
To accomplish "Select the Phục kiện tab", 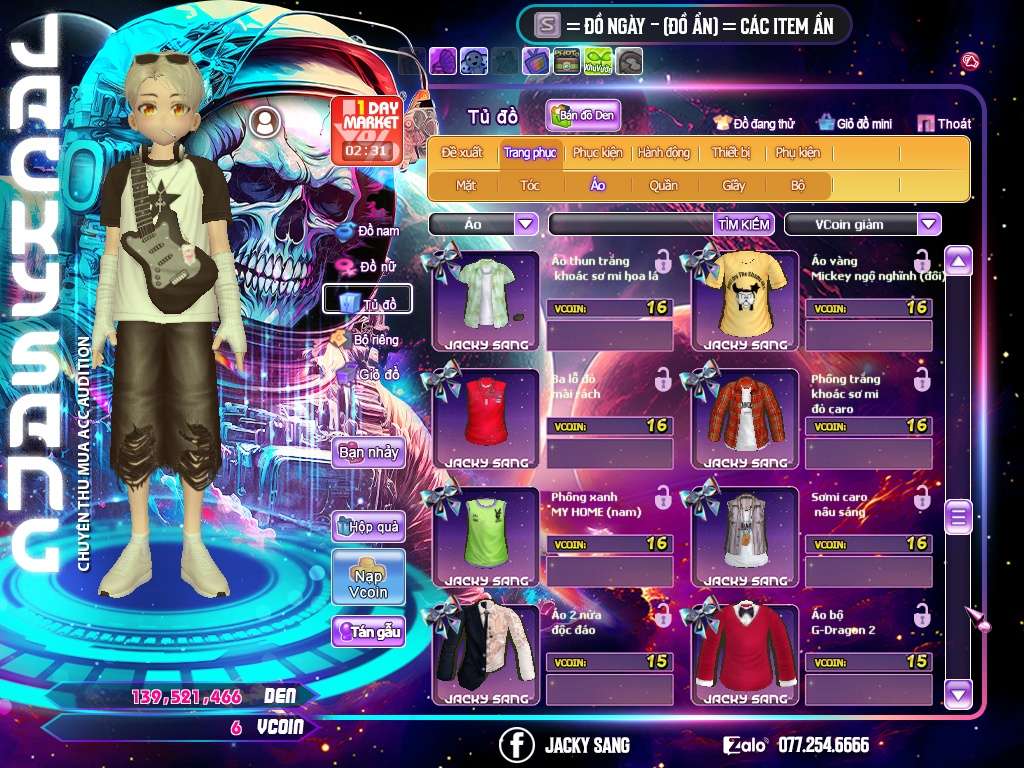I will [597, 153].
